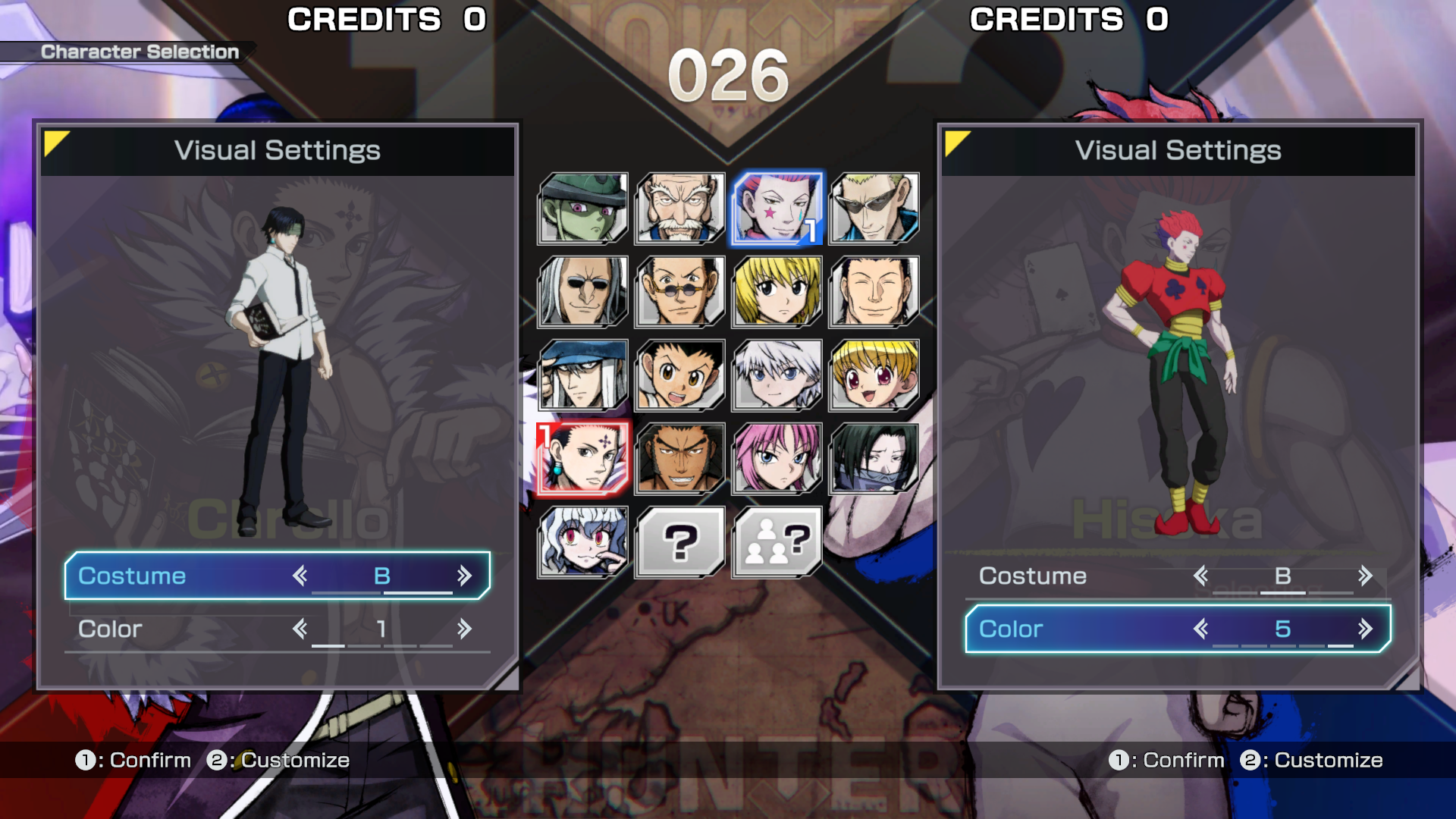Select Meruem's green helmeted portrait
1456x819 pixels.
point(582,209)
